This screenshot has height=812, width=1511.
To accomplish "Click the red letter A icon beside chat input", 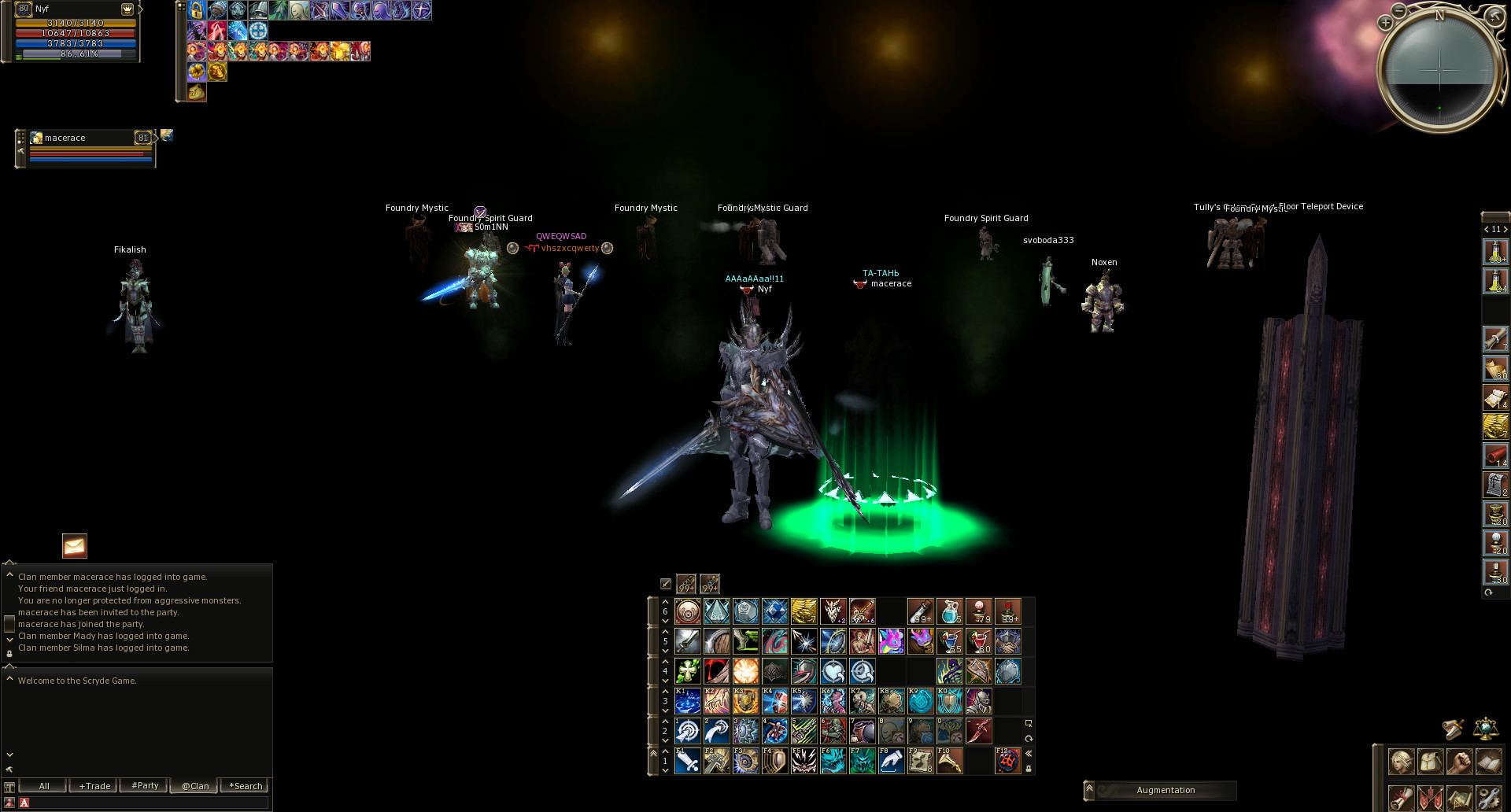I will pyautogui.click(x=24, y=803).
